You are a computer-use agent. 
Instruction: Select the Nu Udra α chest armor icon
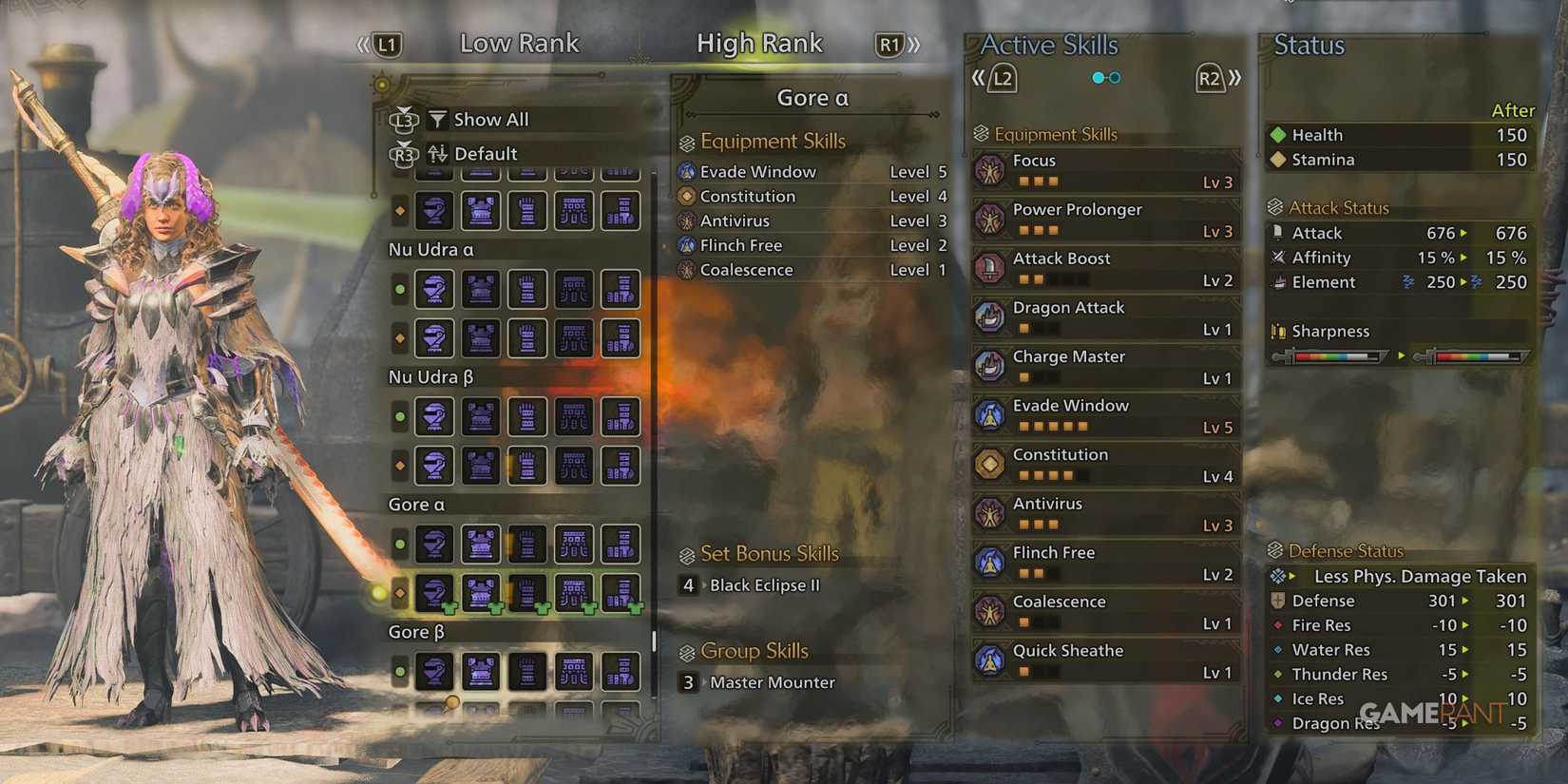481,290
